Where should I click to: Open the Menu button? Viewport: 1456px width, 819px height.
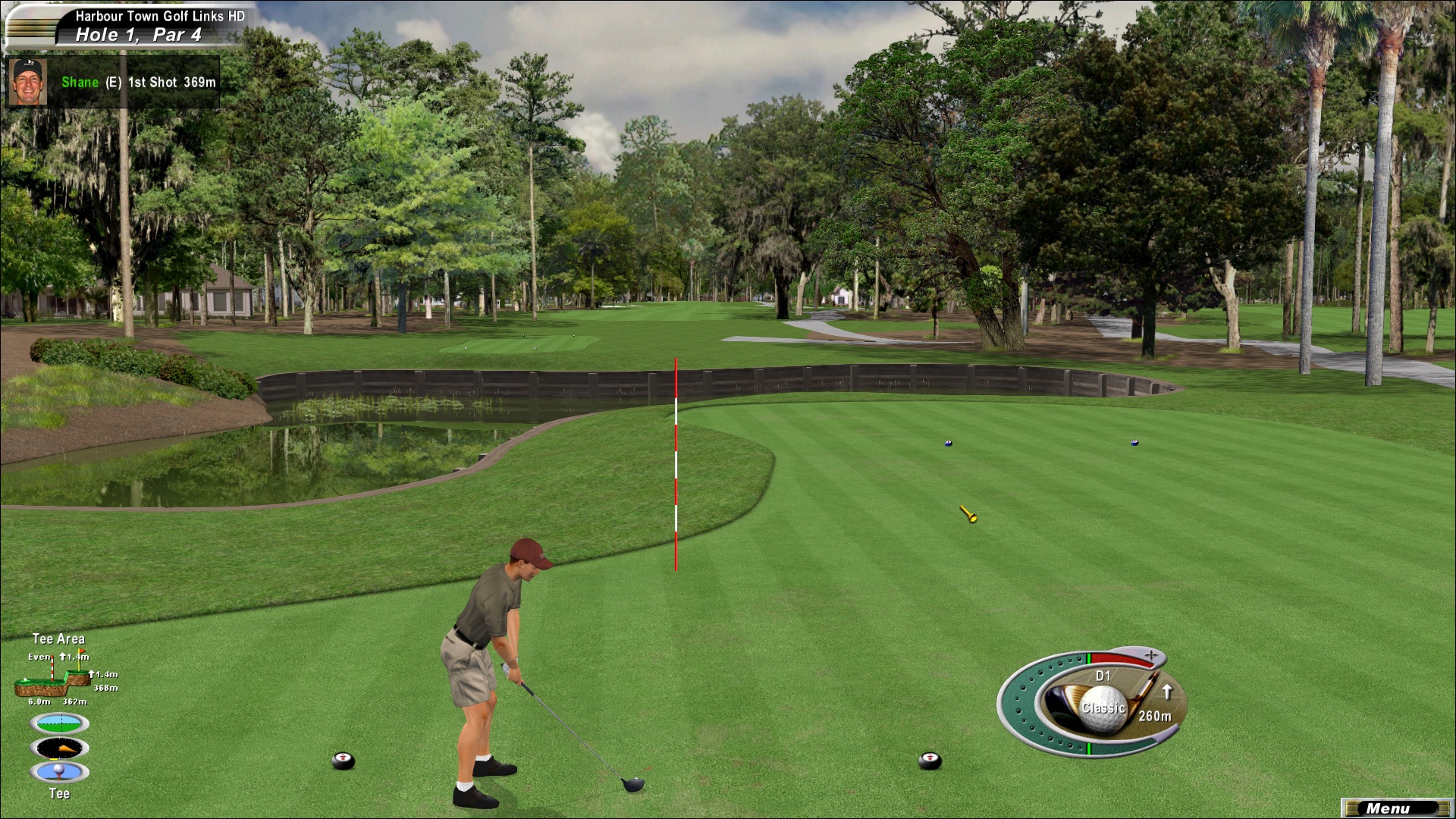(1394, 808)
